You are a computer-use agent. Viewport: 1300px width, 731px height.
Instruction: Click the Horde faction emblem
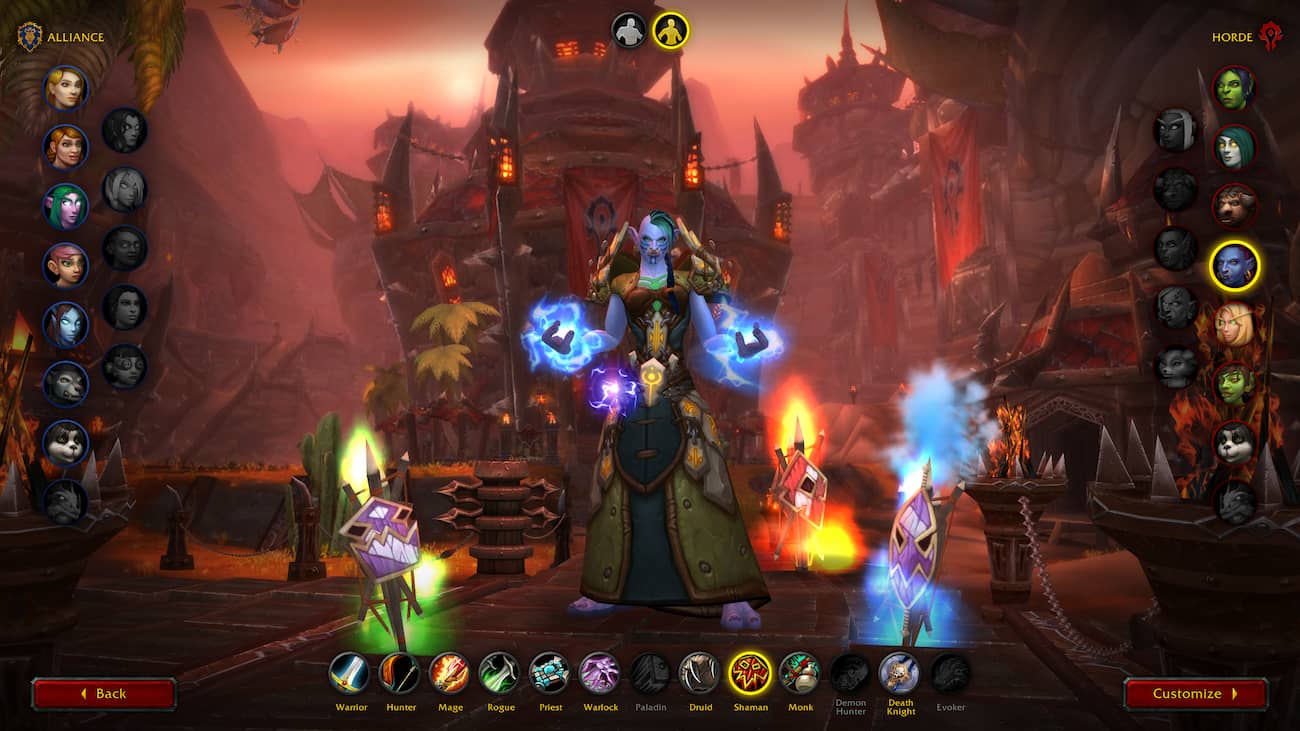(1272, 33)
